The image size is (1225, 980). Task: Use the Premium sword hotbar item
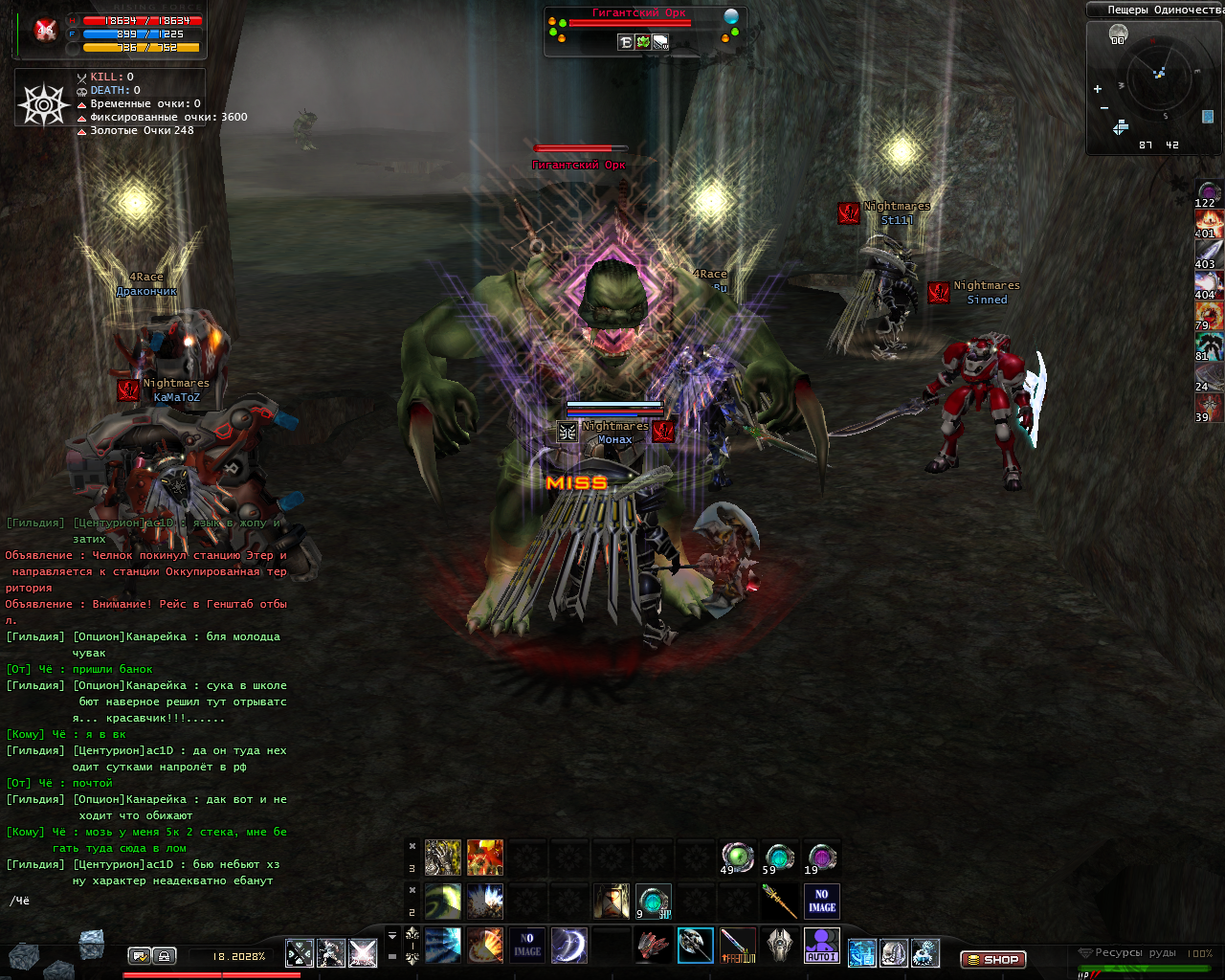738,946
